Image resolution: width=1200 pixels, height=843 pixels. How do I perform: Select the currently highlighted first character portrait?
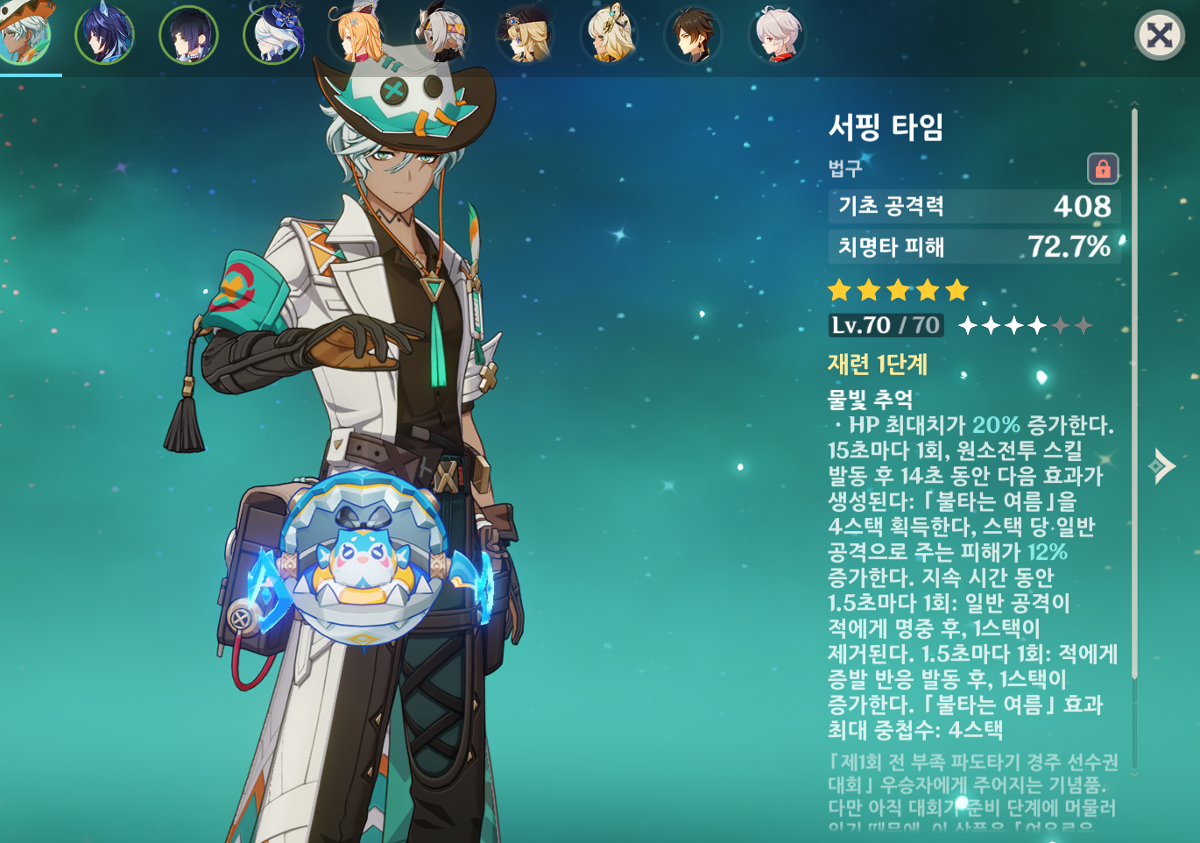(x=22, y=34)
